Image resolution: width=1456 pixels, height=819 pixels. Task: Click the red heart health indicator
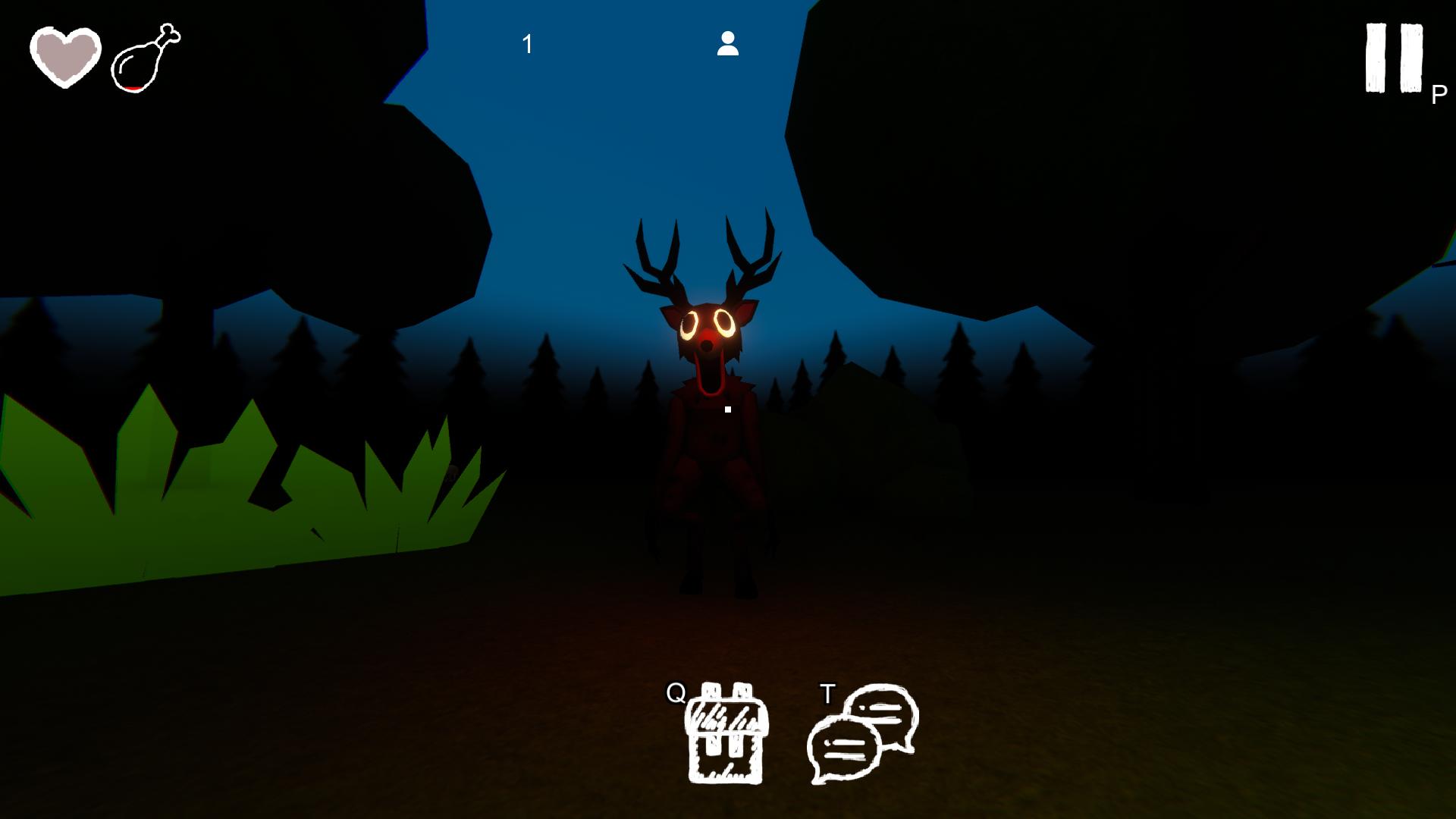click(64, 57)
